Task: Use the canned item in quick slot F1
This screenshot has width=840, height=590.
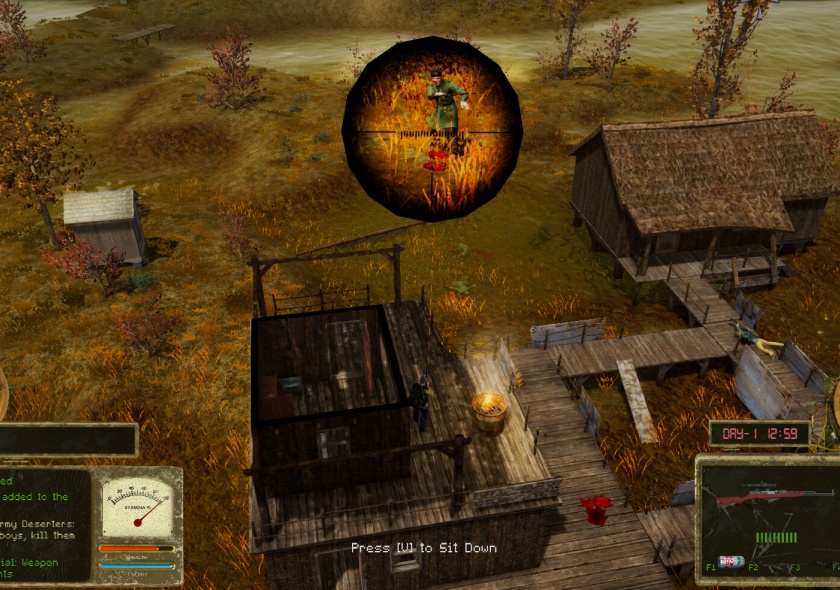Action: pyautogui.click(x=732, y=561)
